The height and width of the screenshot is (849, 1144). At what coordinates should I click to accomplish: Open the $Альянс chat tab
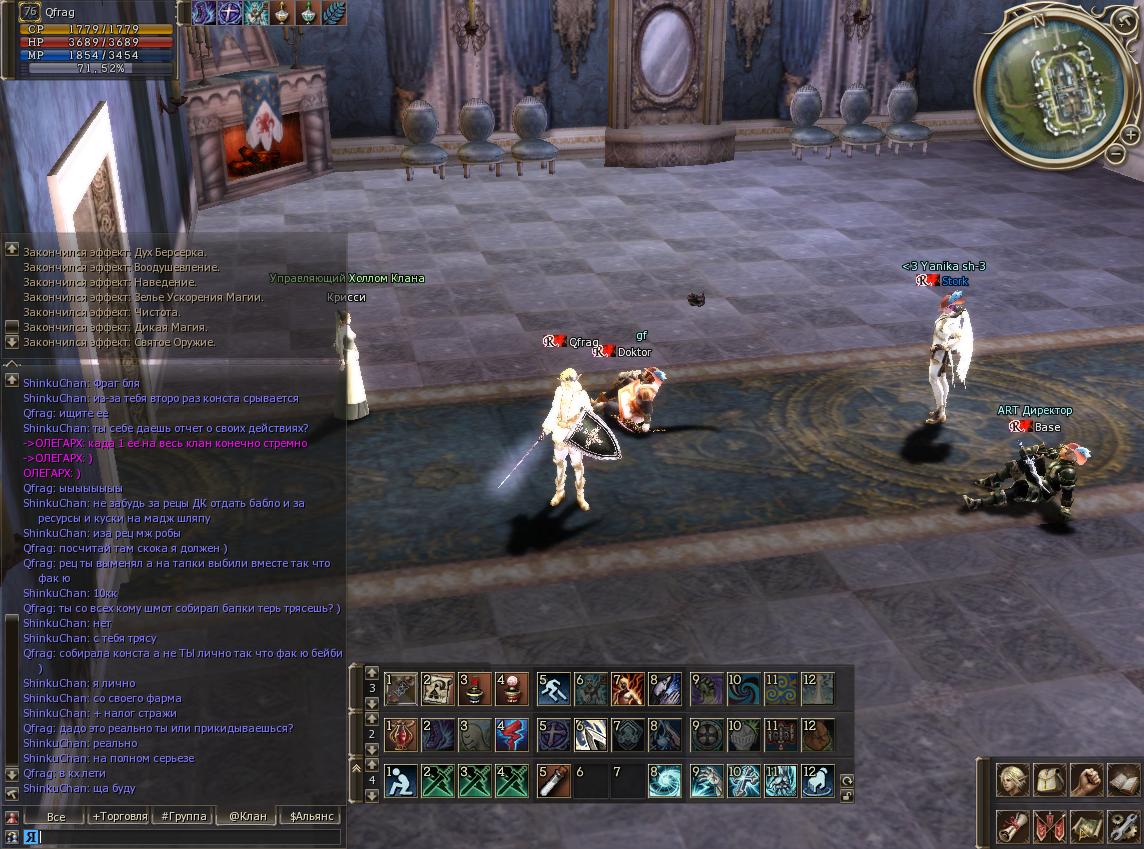click(x=311, y=816)
